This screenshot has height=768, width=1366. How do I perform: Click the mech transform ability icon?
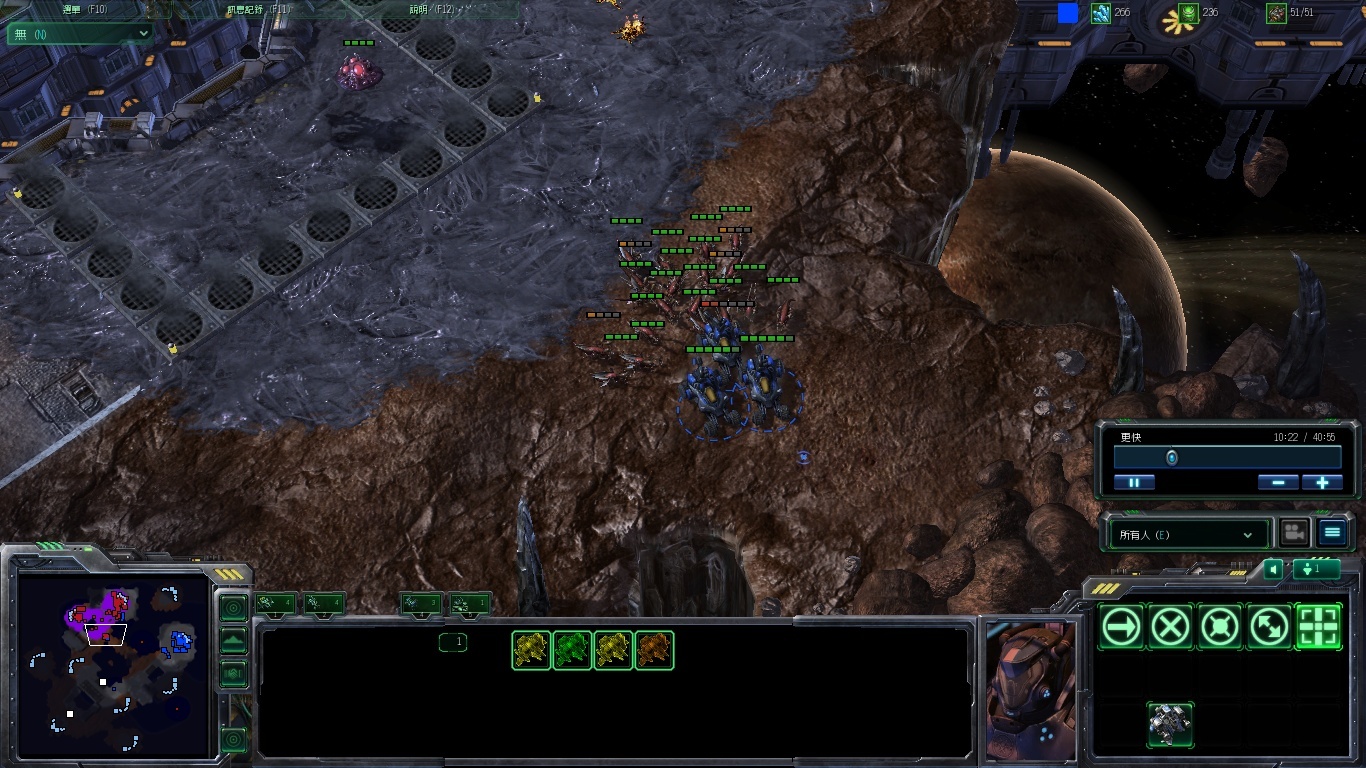click(1170, 724)
